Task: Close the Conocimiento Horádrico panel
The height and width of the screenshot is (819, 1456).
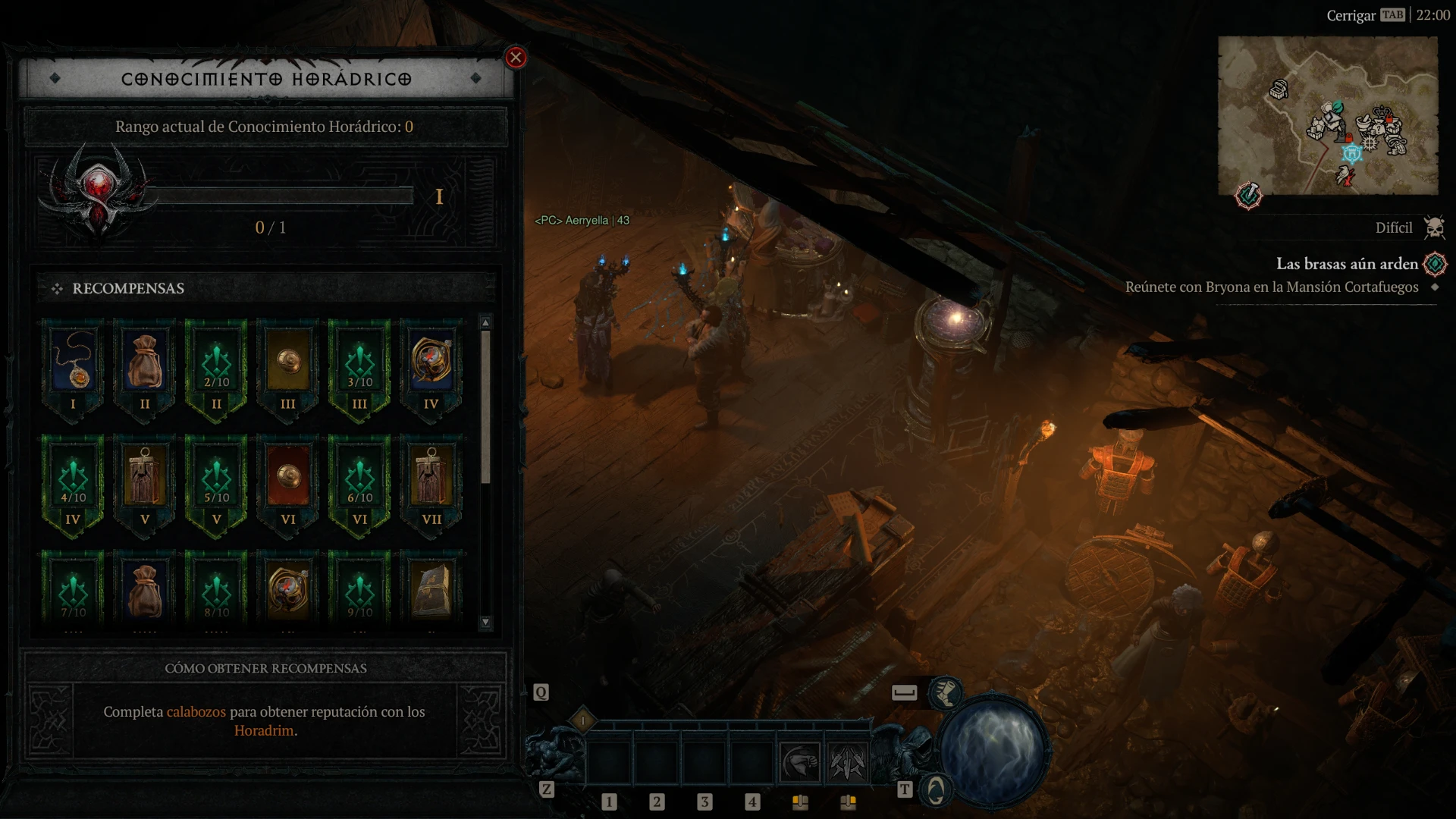Action: (x=516, y=58)
